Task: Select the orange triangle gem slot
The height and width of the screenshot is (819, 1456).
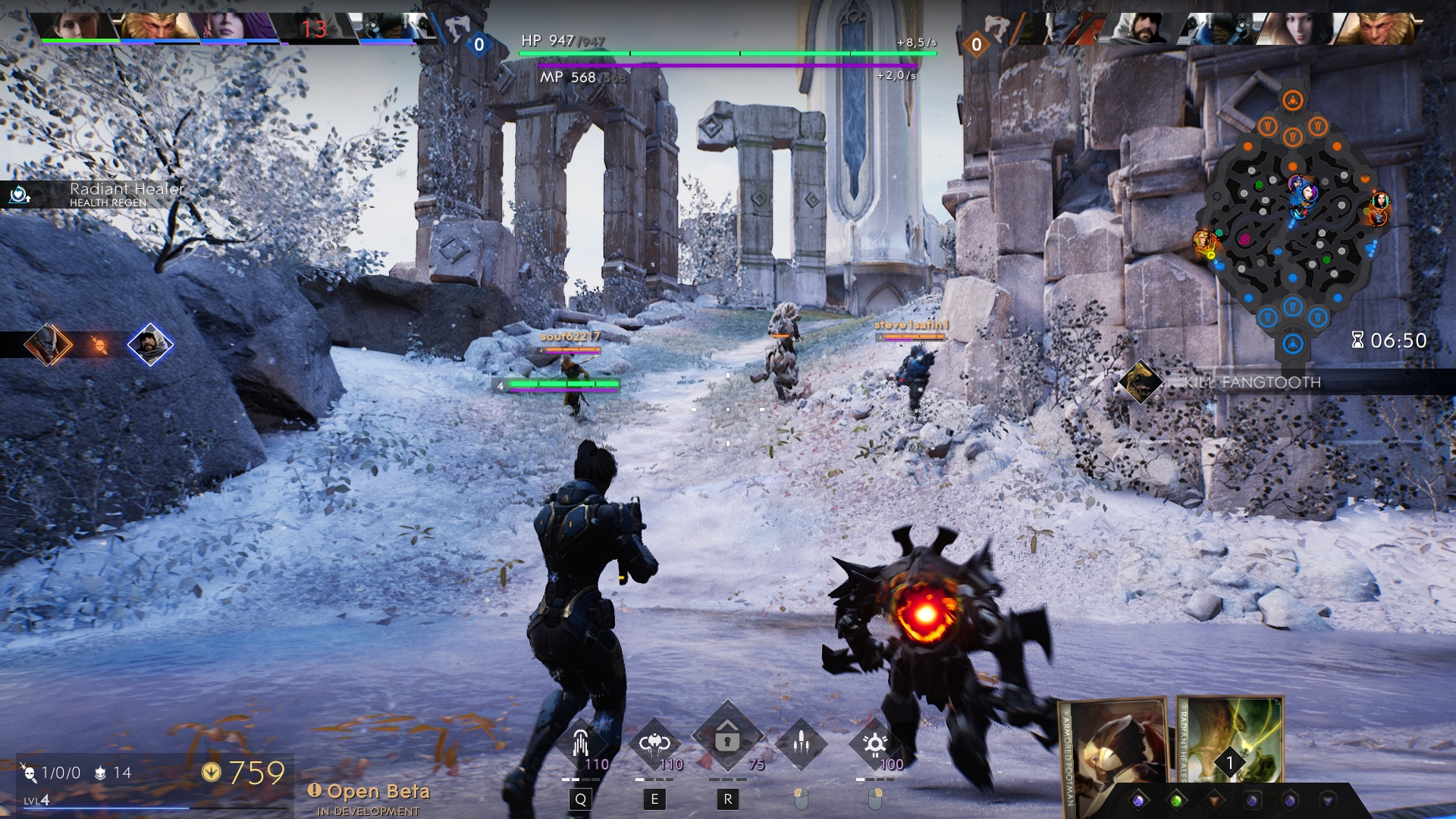Action: tap(1214, 801)
